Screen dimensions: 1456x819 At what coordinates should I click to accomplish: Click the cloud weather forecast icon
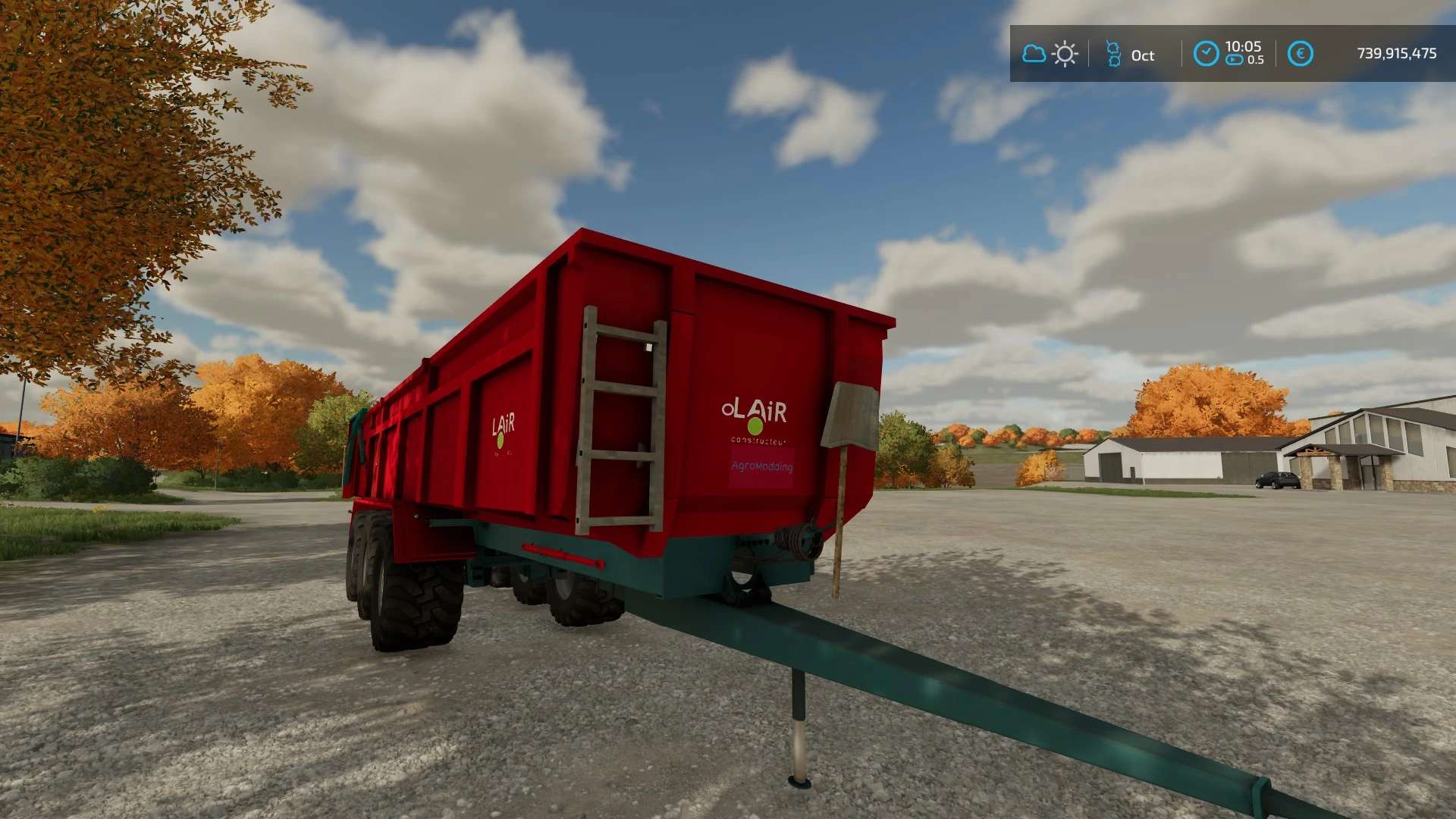pos(1034,54)
